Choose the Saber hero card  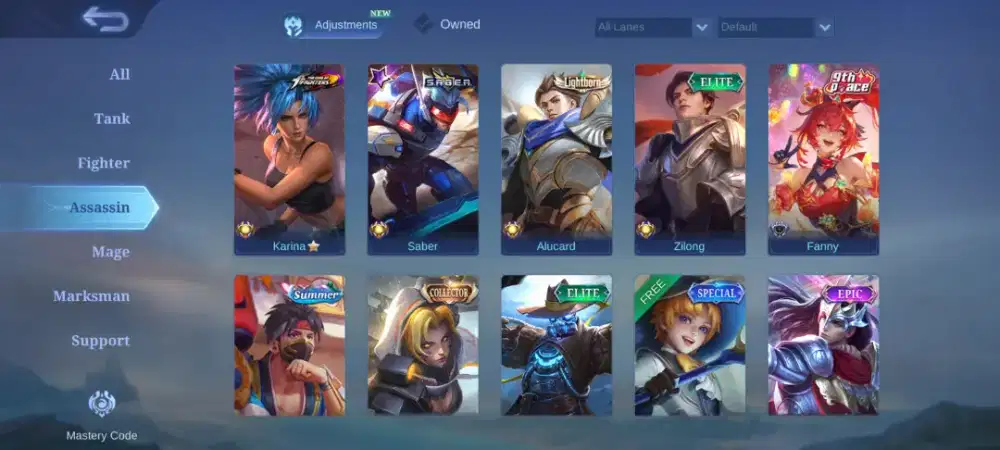423,159
